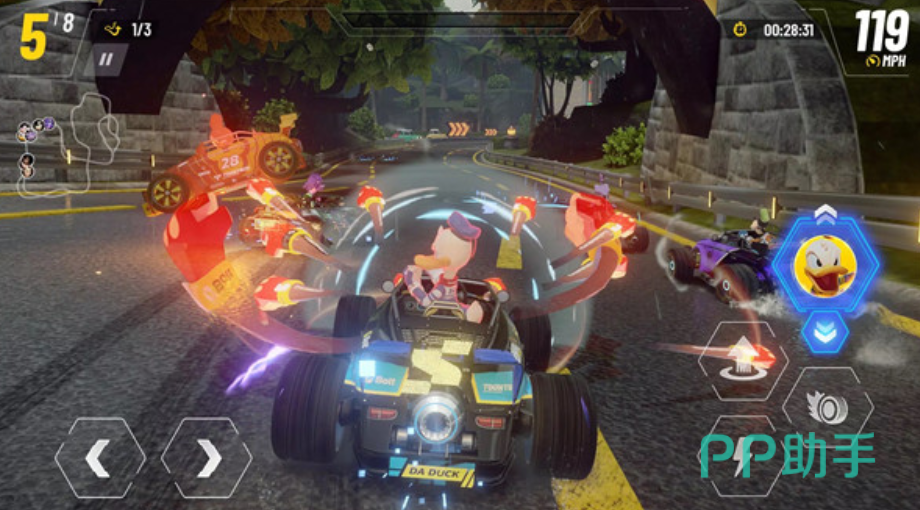This screenshot has height=510, width=920.
Task: Tap the blue double-chevron down button
Action: [825, 331]
